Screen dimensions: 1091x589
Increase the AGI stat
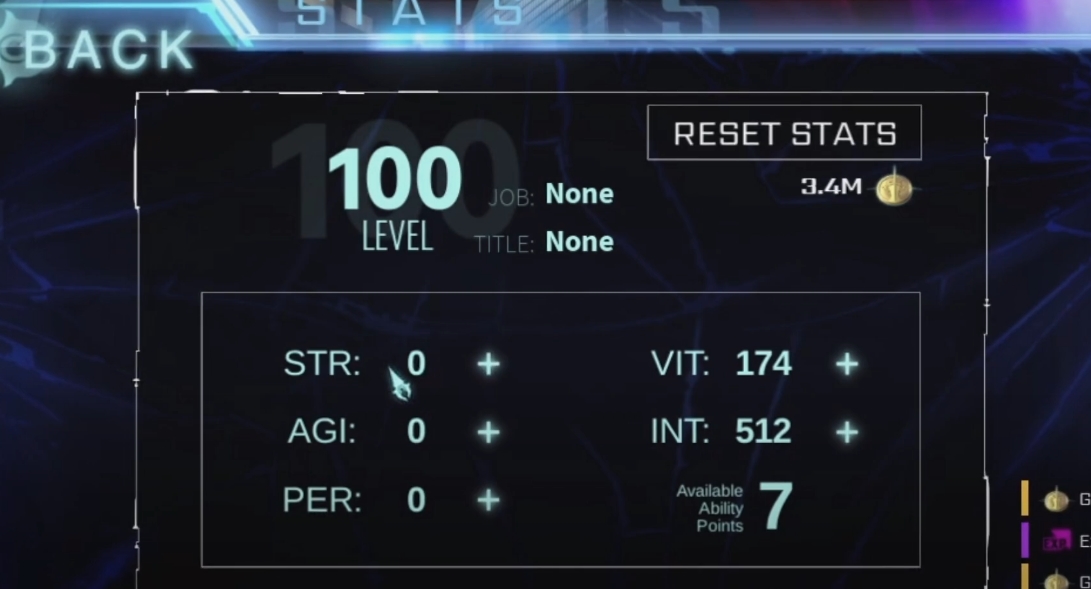point(488,432)
